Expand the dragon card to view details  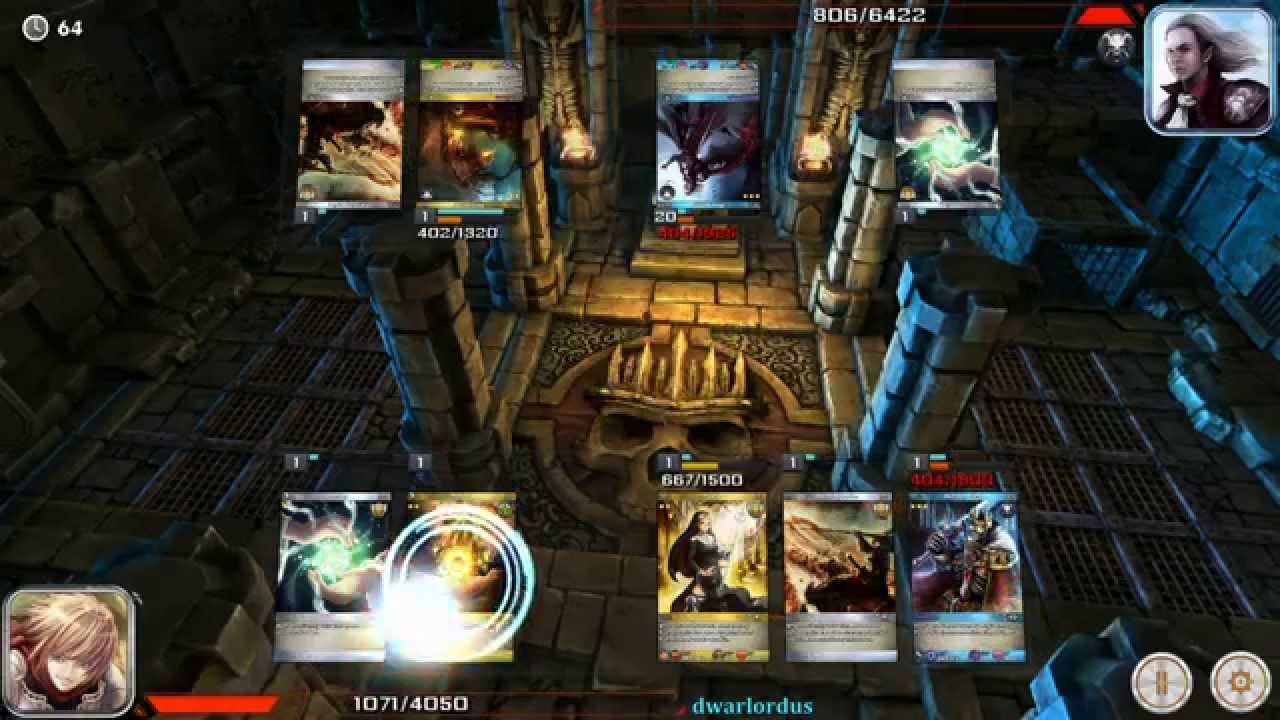click(x=705, y=135)
